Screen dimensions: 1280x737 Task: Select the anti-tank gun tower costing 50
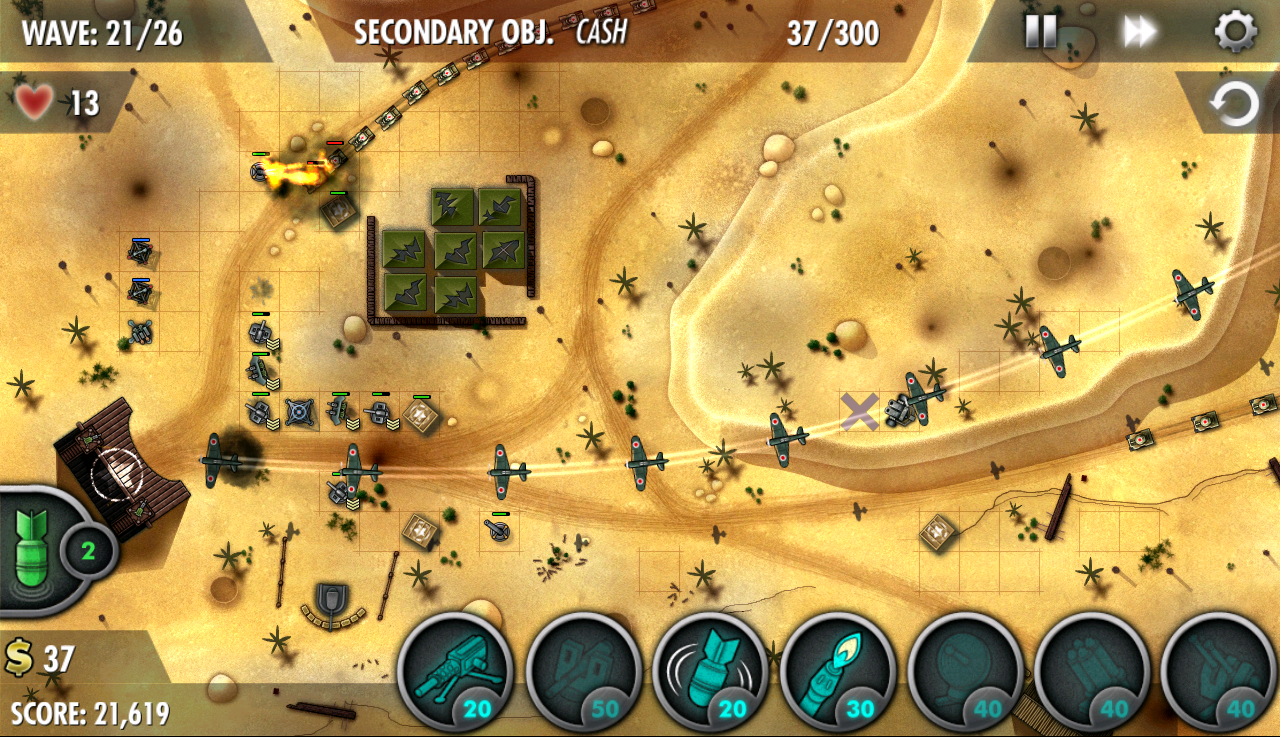pyautogui.click(x=585, y=675)
